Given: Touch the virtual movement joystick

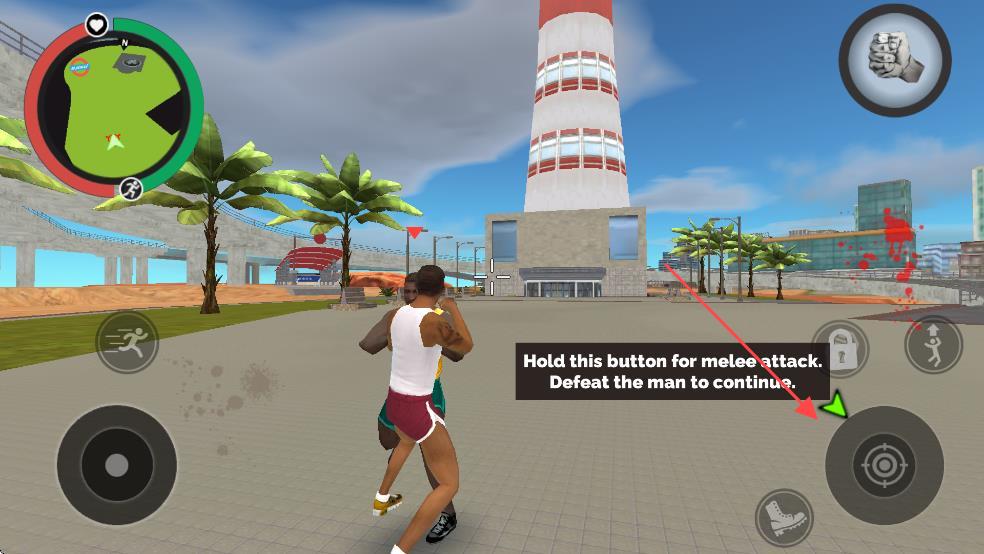Looking at the screenshot, I should pos(116,464).
